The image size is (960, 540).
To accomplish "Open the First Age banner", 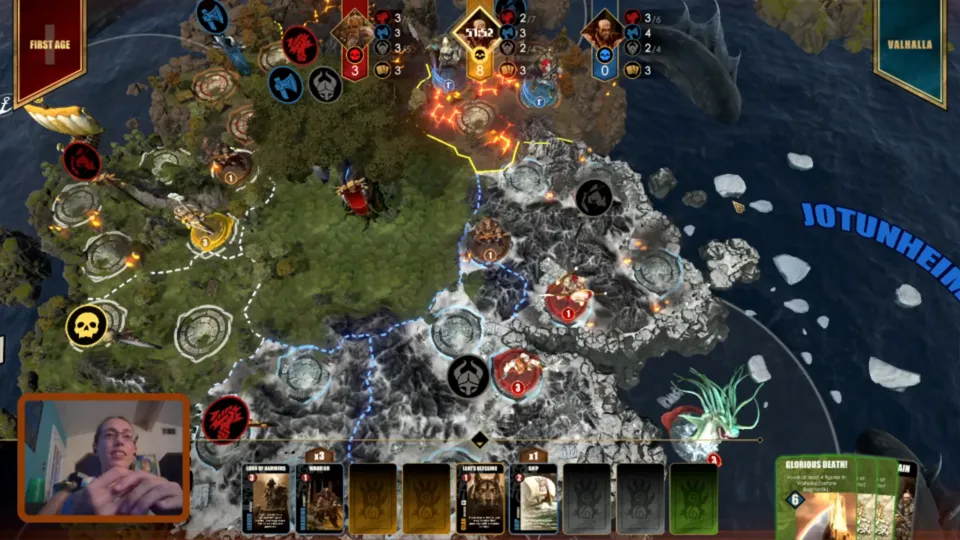I will point(49,47).
